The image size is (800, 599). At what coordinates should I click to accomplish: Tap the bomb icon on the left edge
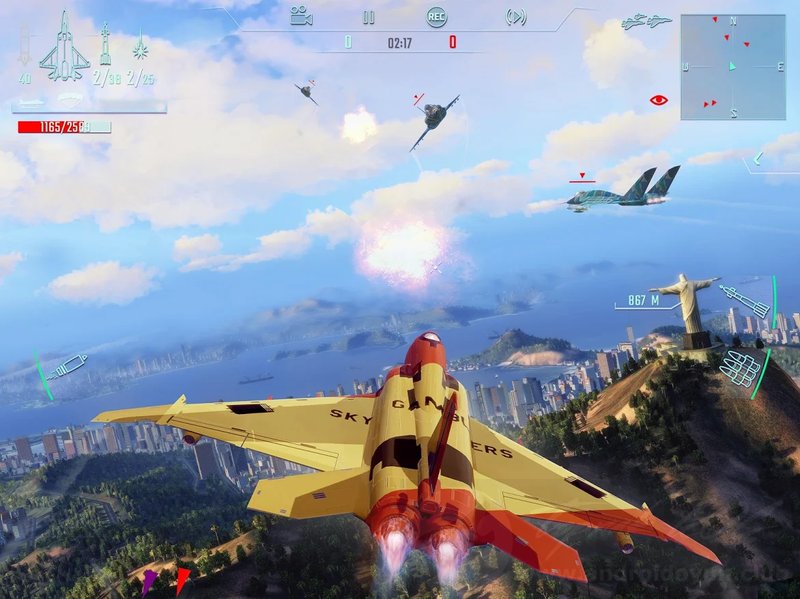pos(63,368)
